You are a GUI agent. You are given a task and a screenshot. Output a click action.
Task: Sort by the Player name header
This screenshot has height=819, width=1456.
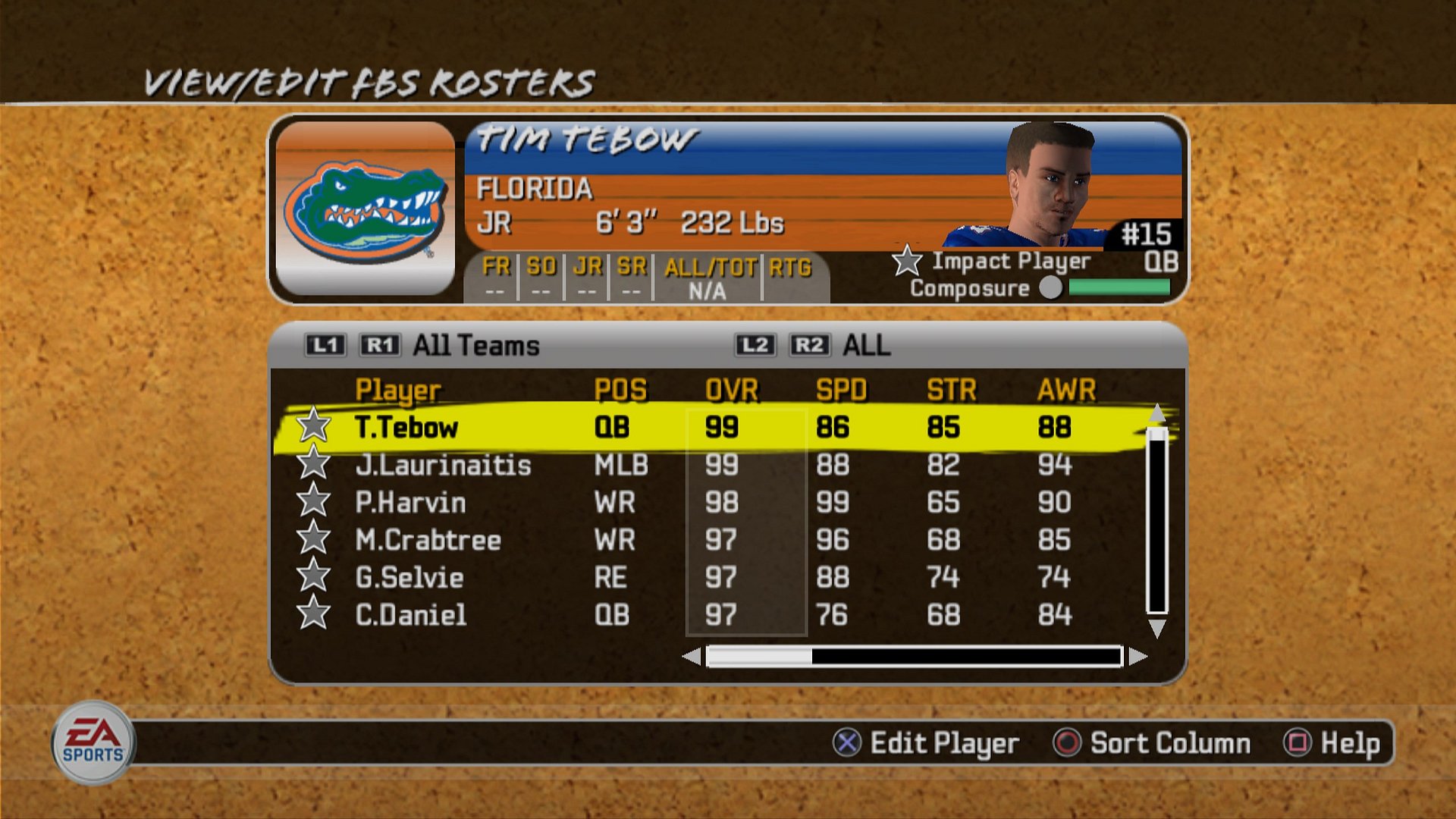click(x=398, y=390)
